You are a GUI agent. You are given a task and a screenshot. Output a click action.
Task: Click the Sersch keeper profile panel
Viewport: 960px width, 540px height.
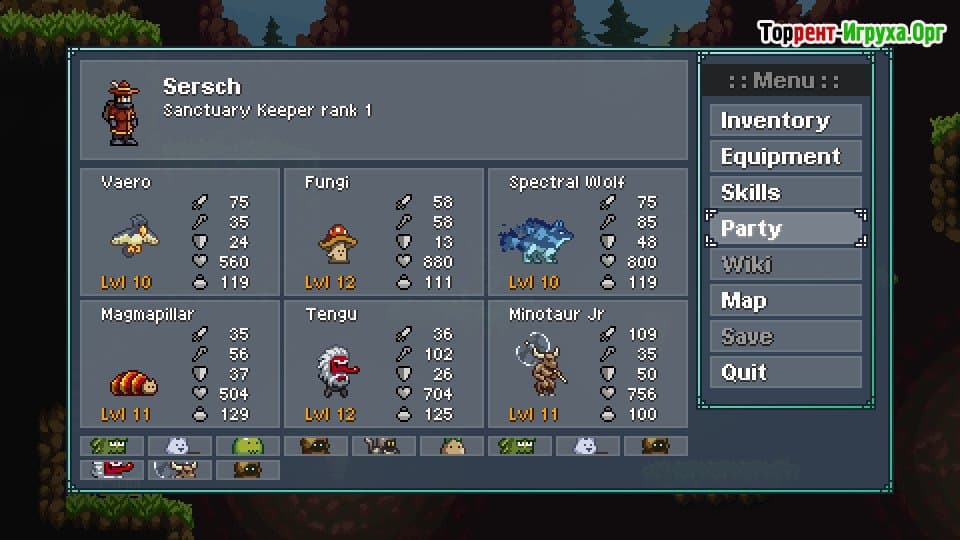(384, 109)
